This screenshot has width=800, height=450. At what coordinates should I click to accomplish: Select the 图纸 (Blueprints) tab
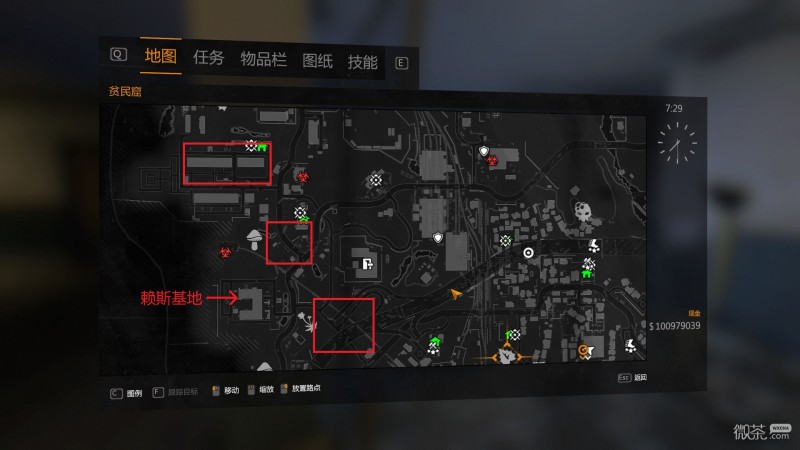(x=316, y=60)
